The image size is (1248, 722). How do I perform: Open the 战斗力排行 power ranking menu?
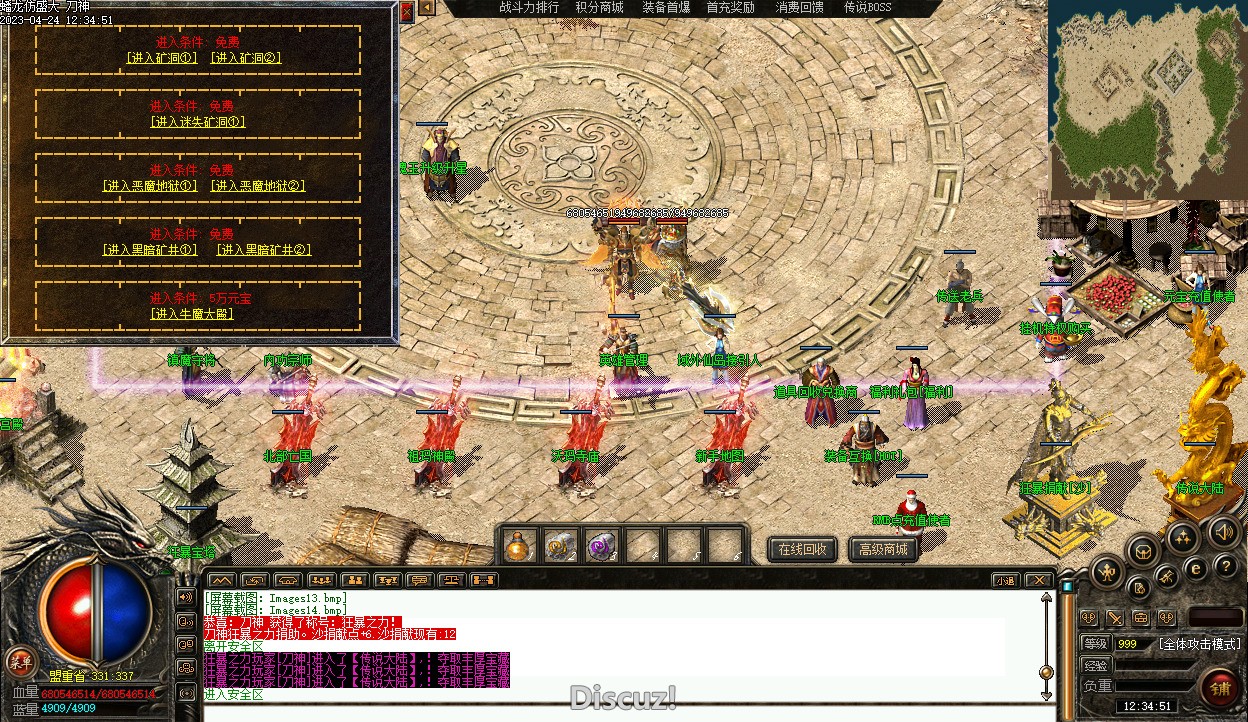tap(529, 8)
